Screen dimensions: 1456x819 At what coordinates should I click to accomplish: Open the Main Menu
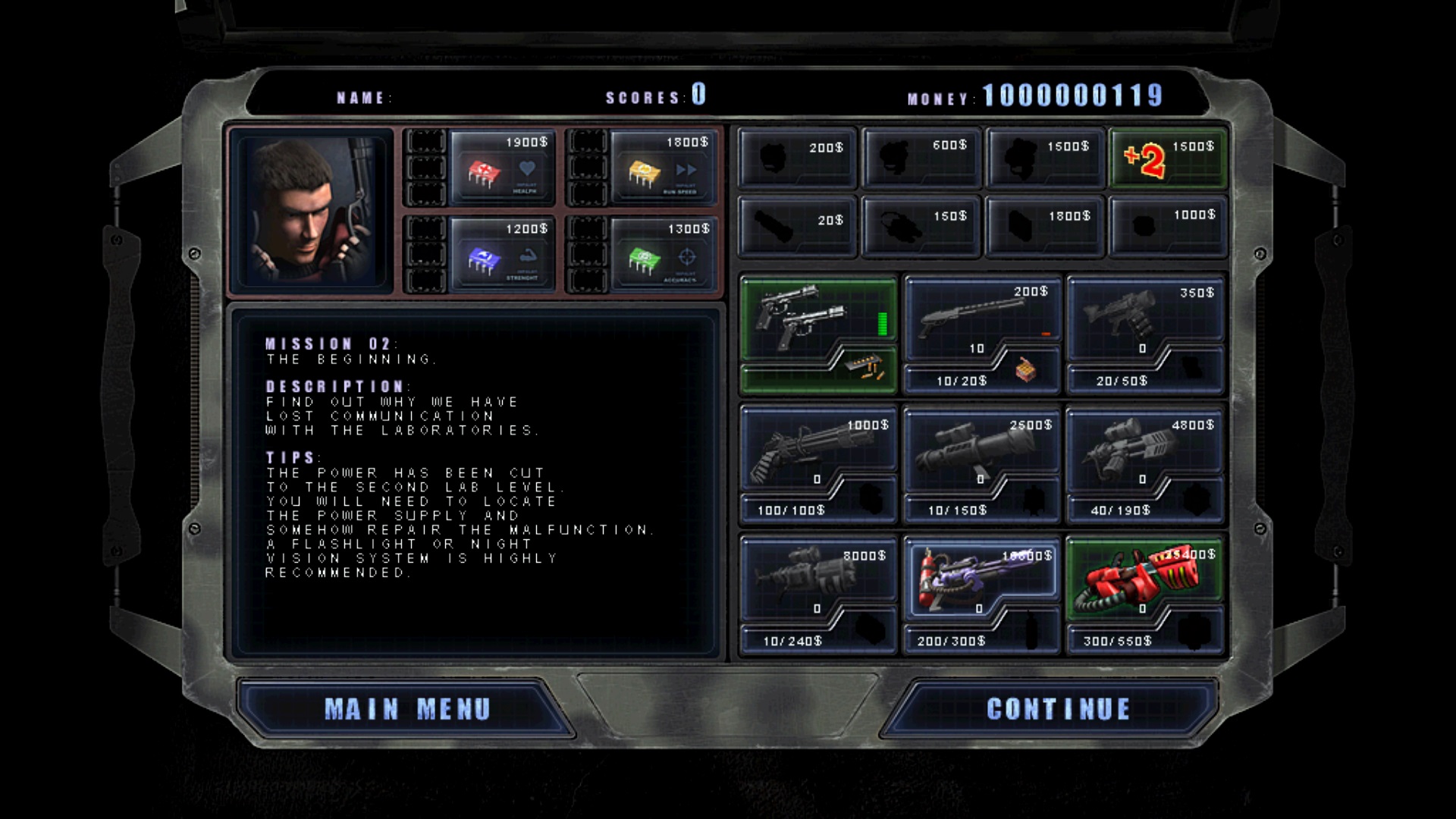tap(407, 708)
